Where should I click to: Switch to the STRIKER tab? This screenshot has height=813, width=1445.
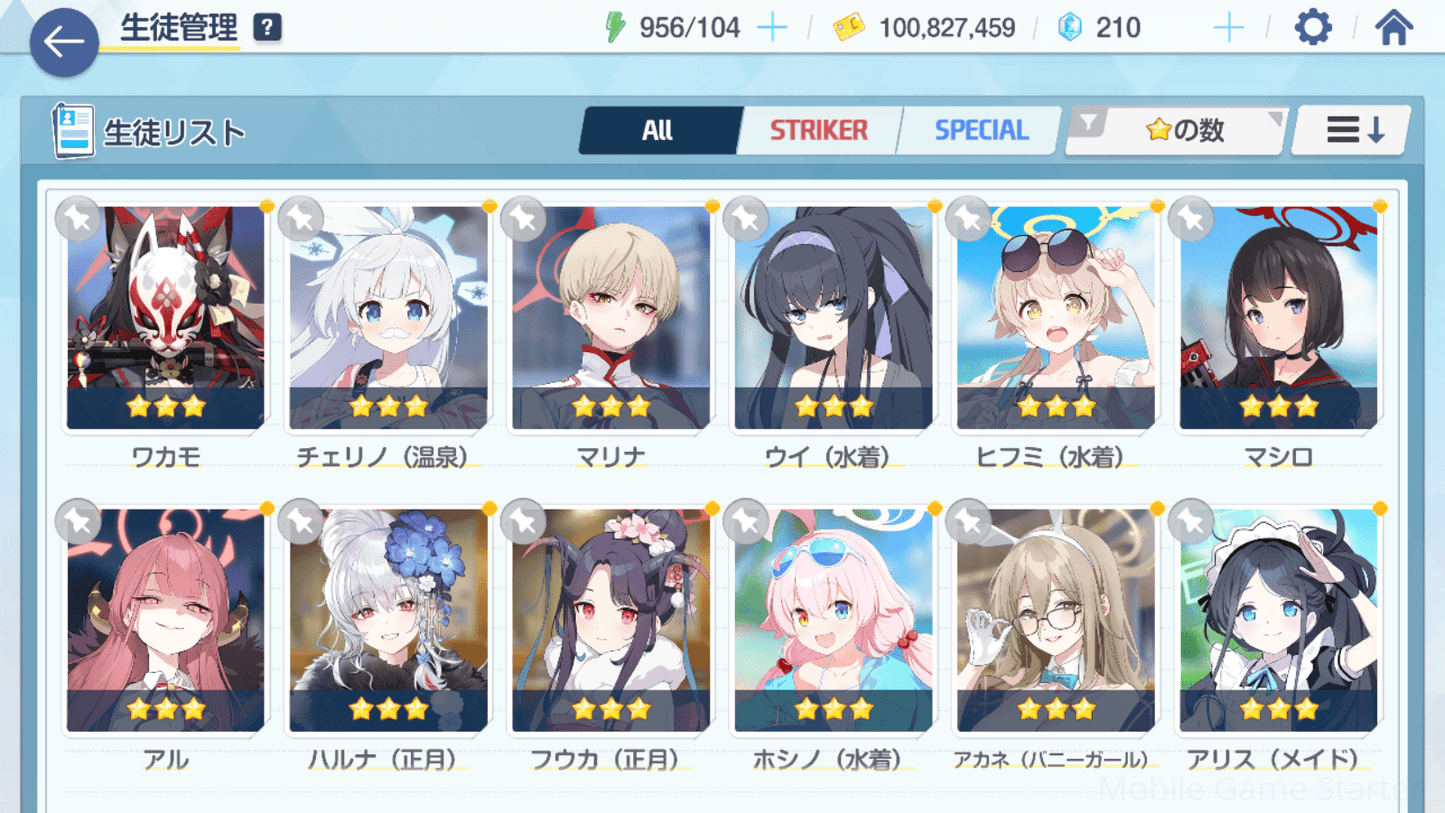pyautogui.click(x=818, y=130)
